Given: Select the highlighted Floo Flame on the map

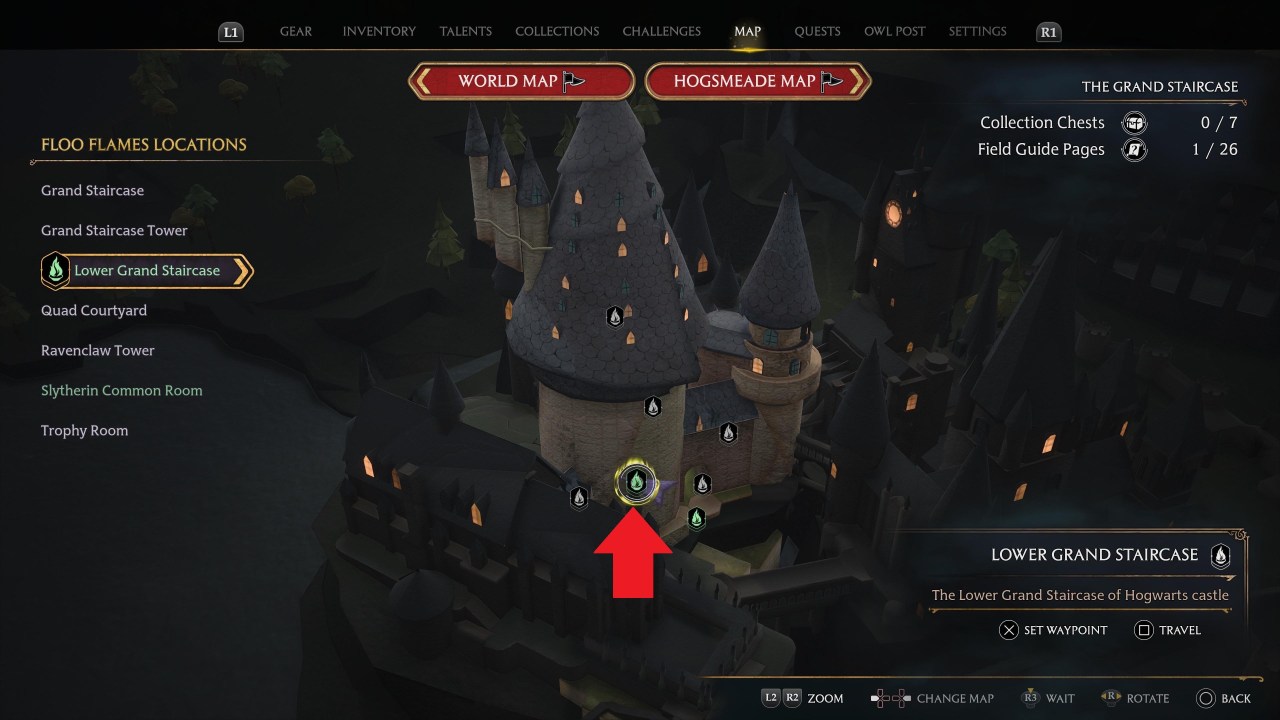Looking at the screenshot, I should pyautogui.click(x=638, y=480).
